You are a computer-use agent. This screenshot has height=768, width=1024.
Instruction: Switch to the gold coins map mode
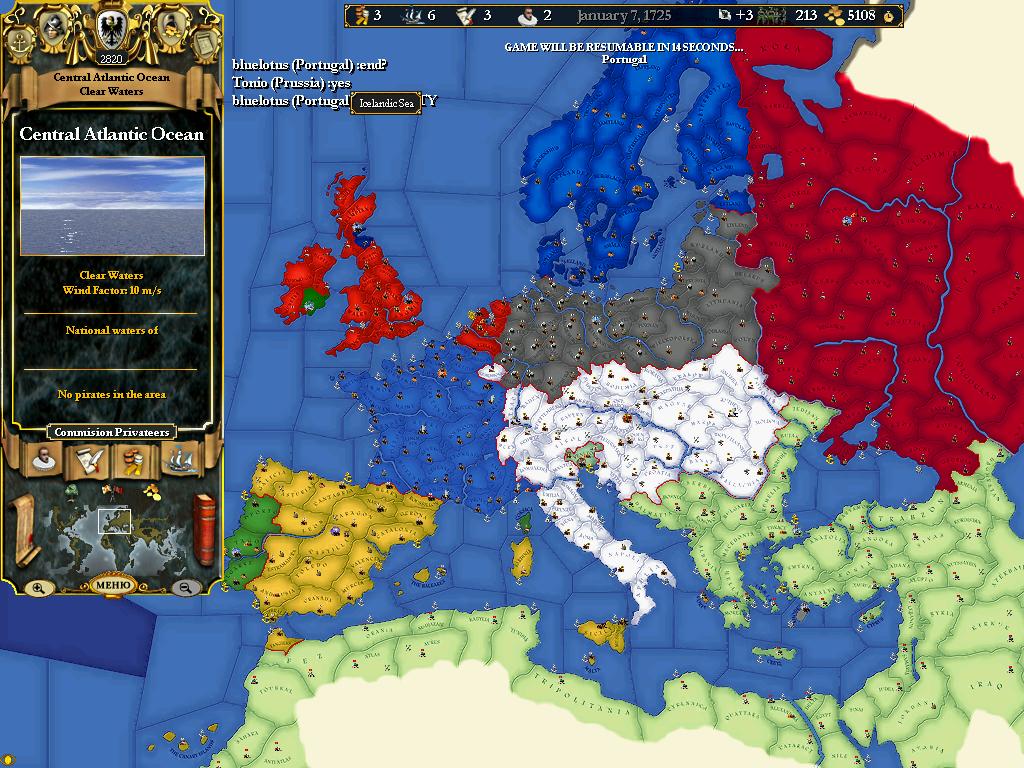point(150,490)
